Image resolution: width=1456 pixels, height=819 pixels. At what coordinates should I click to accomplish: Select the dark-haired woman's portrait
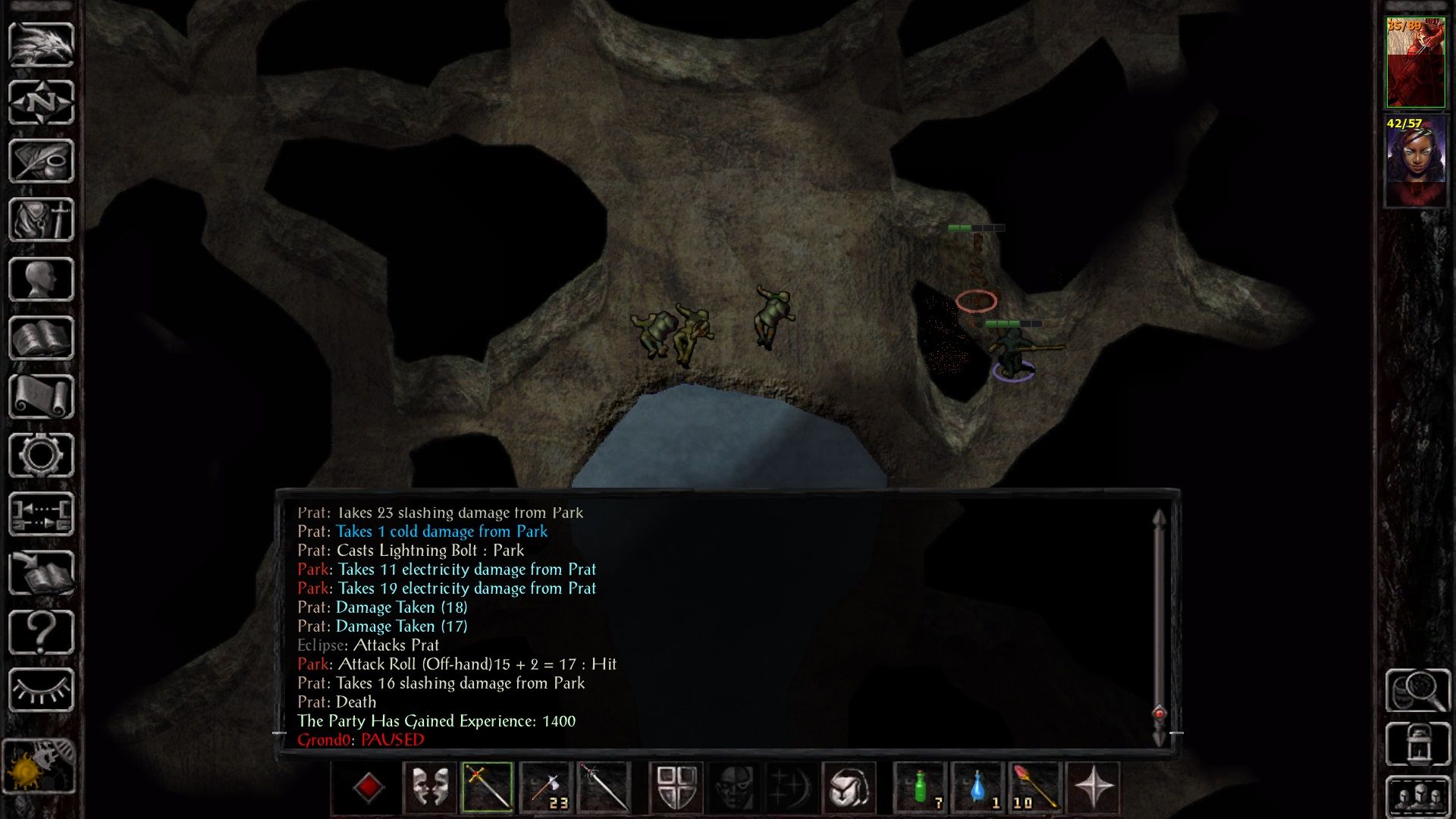[1415, 161]
